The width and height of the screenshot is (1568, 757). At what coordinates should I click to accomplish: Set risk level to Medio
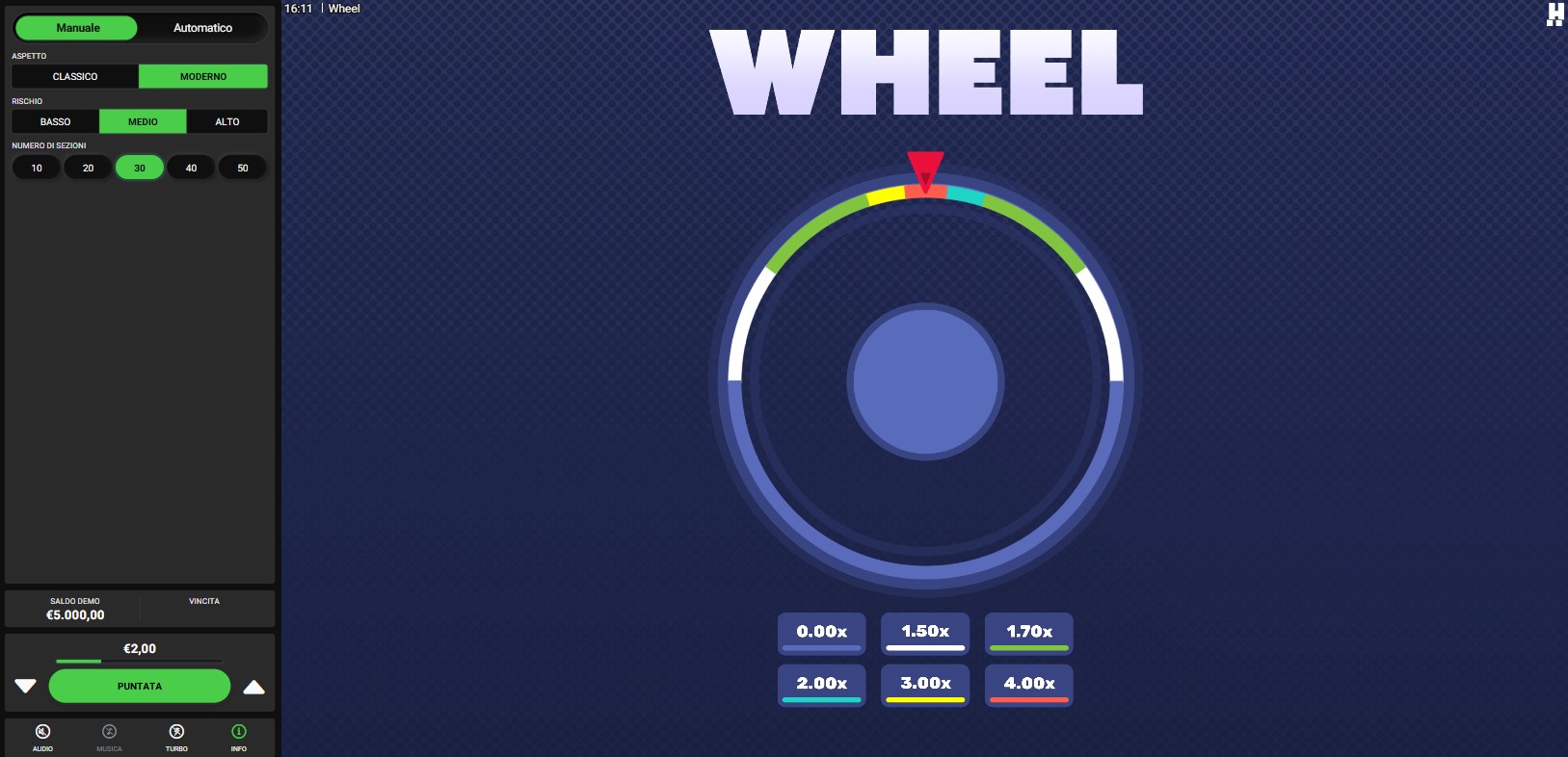tap(143, 121)
